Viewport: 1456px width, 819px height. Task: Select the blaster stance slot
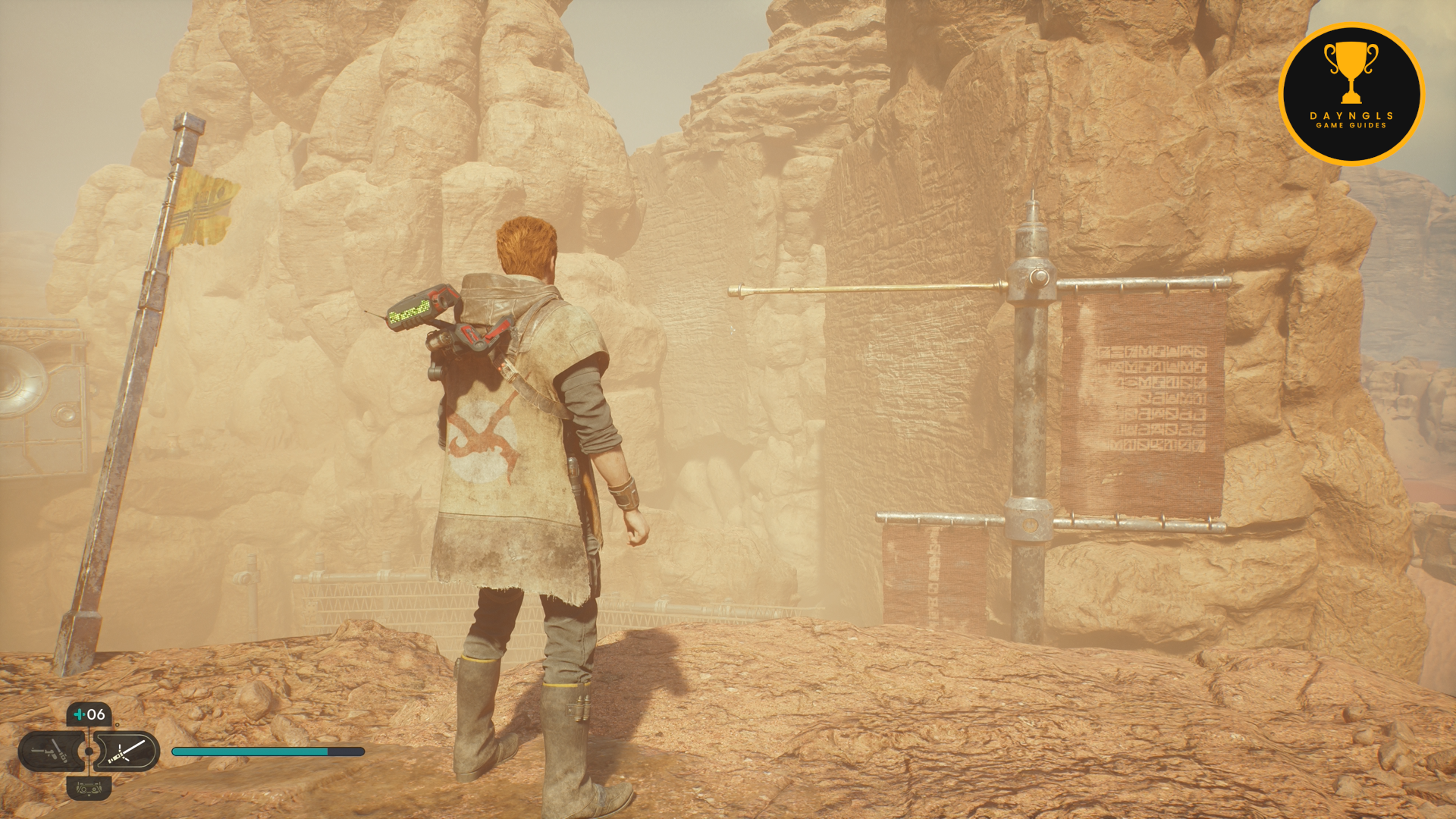[51, 752]
